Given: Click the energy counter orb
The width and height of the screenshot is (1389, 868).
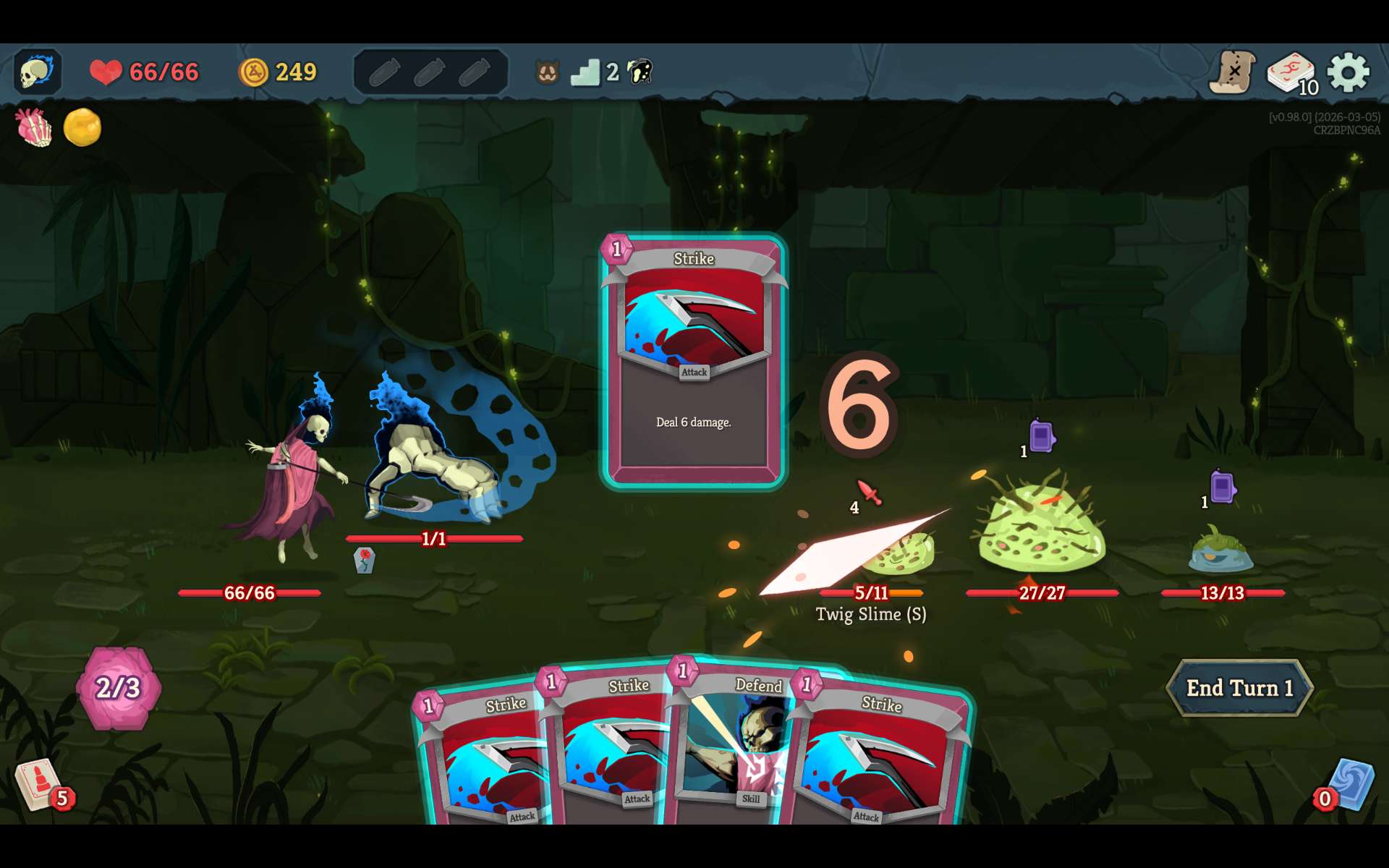Looking at the screenshot, I should coord(118,688).
